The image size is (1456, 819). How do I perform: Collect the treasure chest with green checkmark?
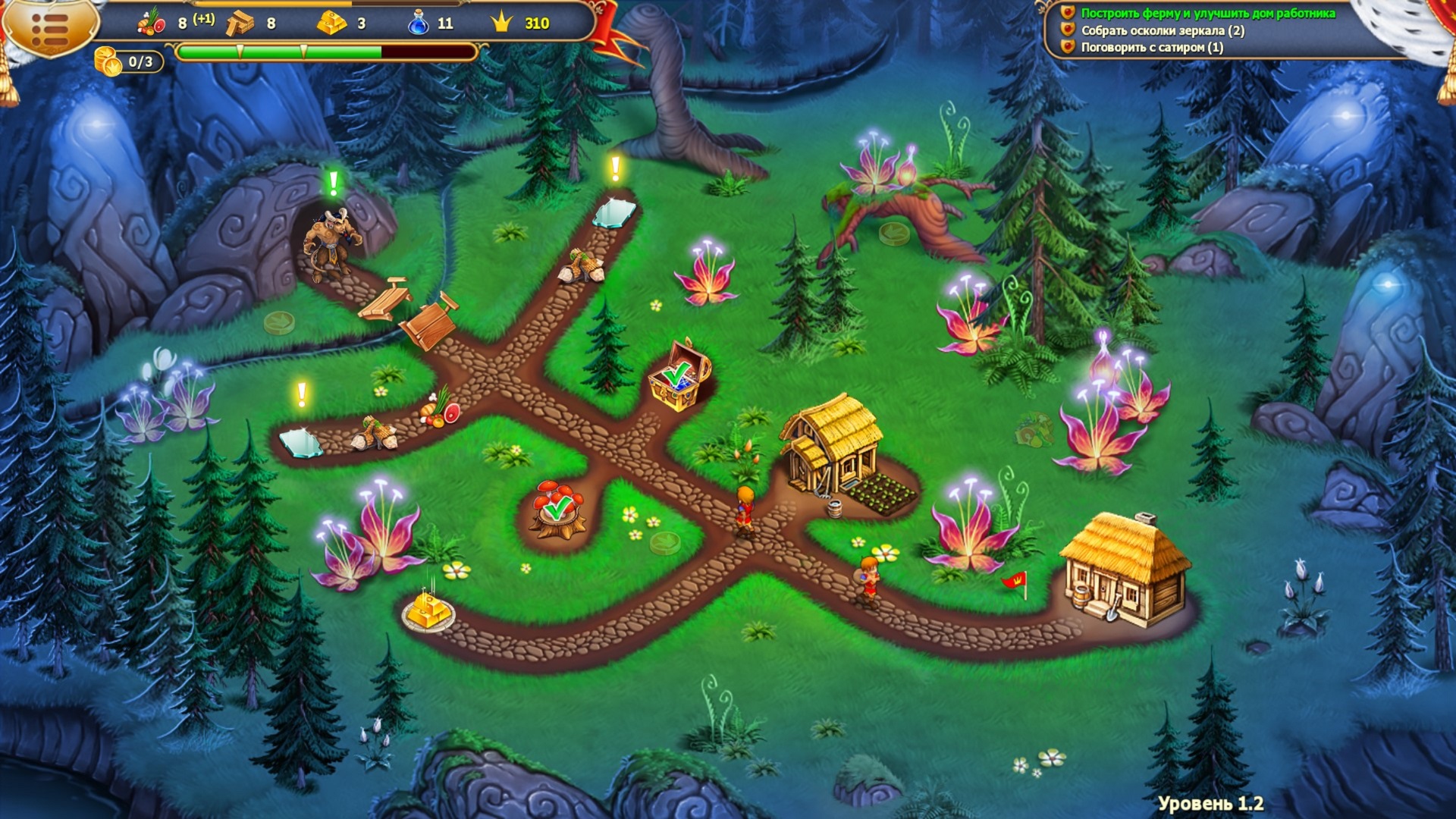pyautogui.click(x=679, y=375)
